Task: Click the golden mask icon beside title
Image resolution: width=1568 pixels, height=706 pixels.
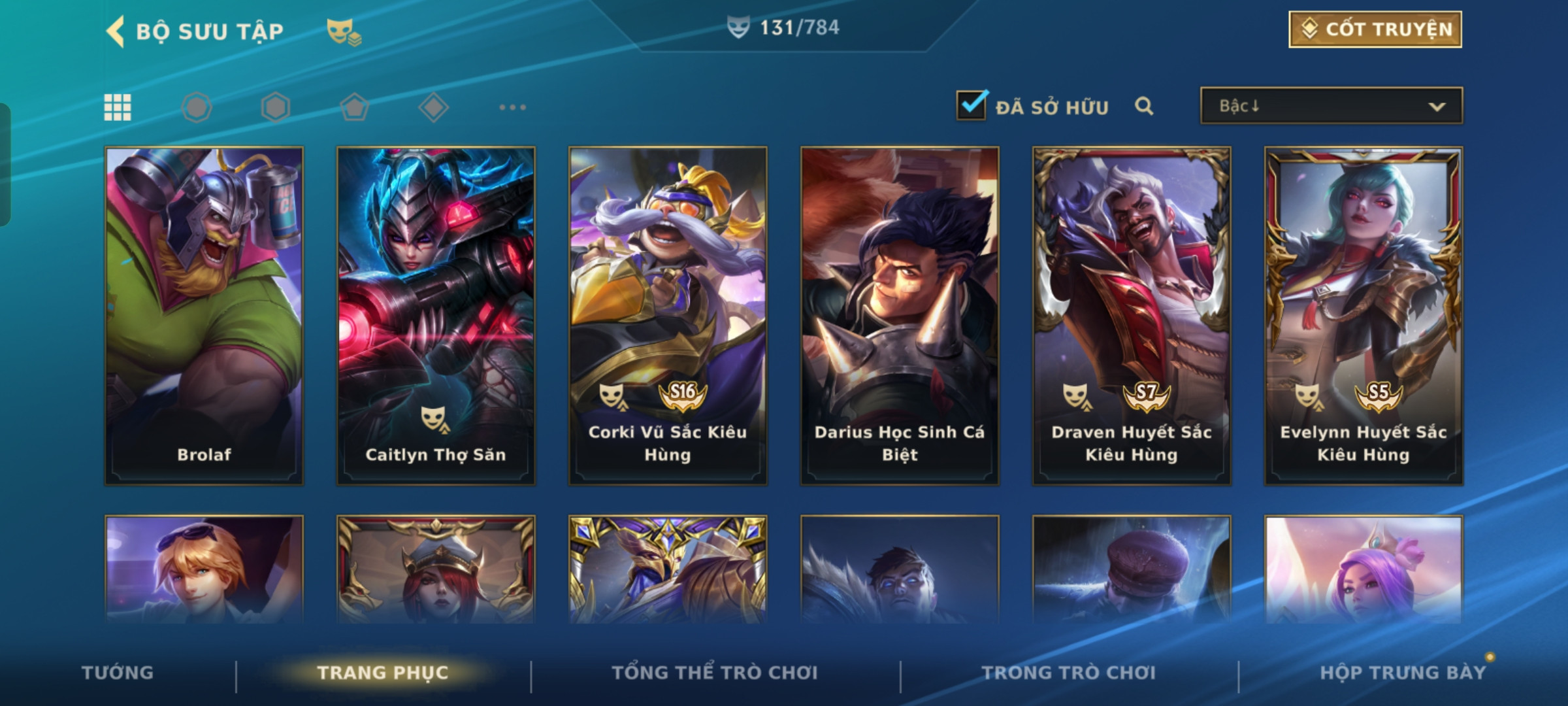Action: (344, 31)
